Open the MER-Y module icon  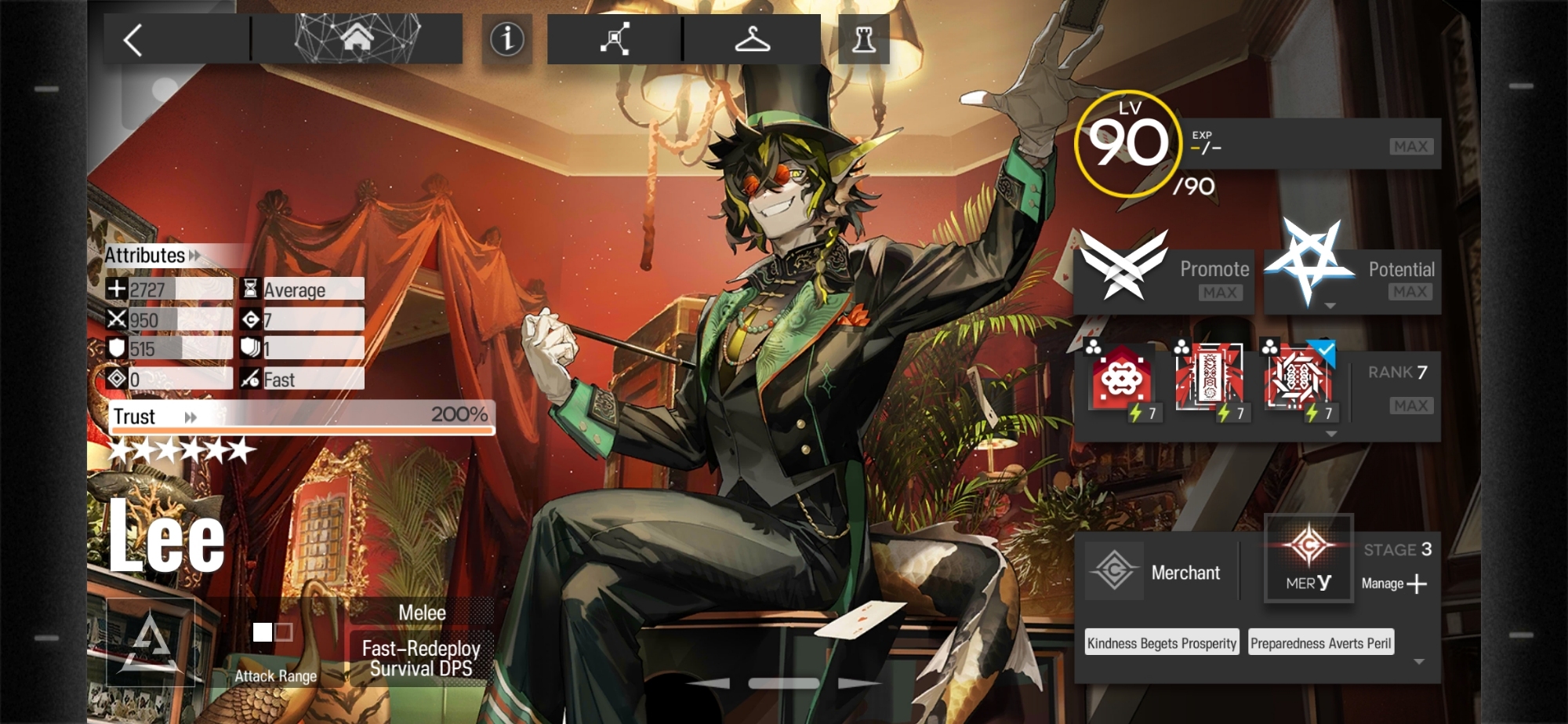pos(1308,558)
